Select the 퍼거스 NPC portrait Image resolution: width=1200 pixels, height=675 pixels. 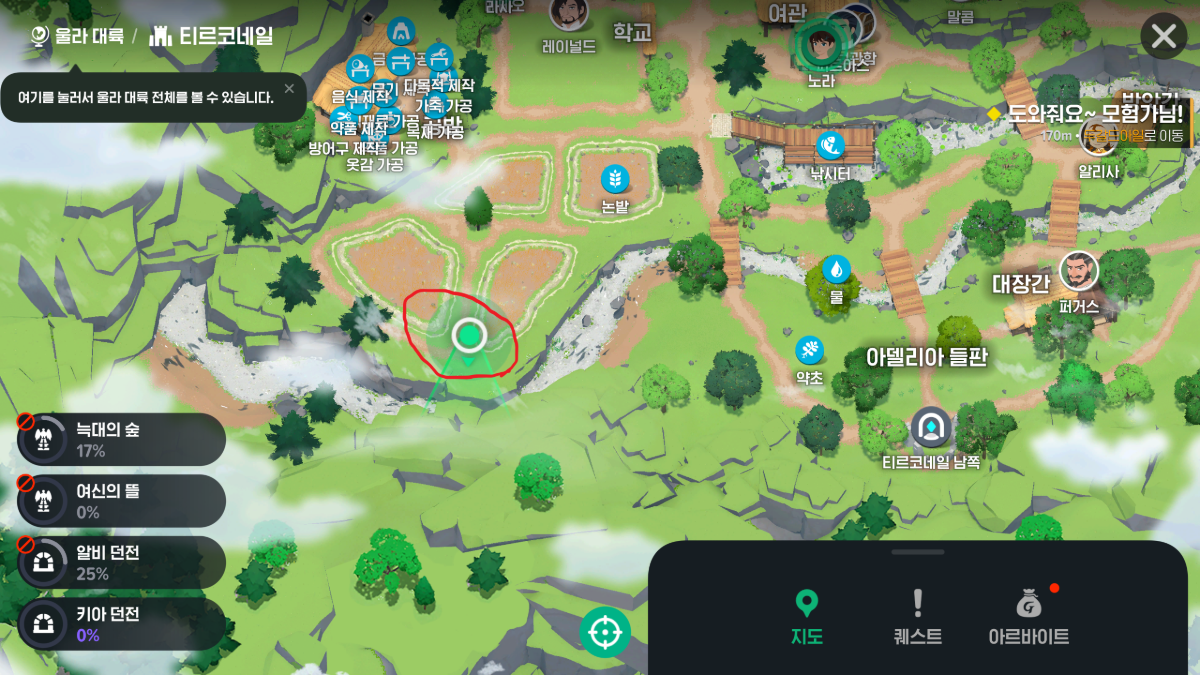pos(1079,270)
